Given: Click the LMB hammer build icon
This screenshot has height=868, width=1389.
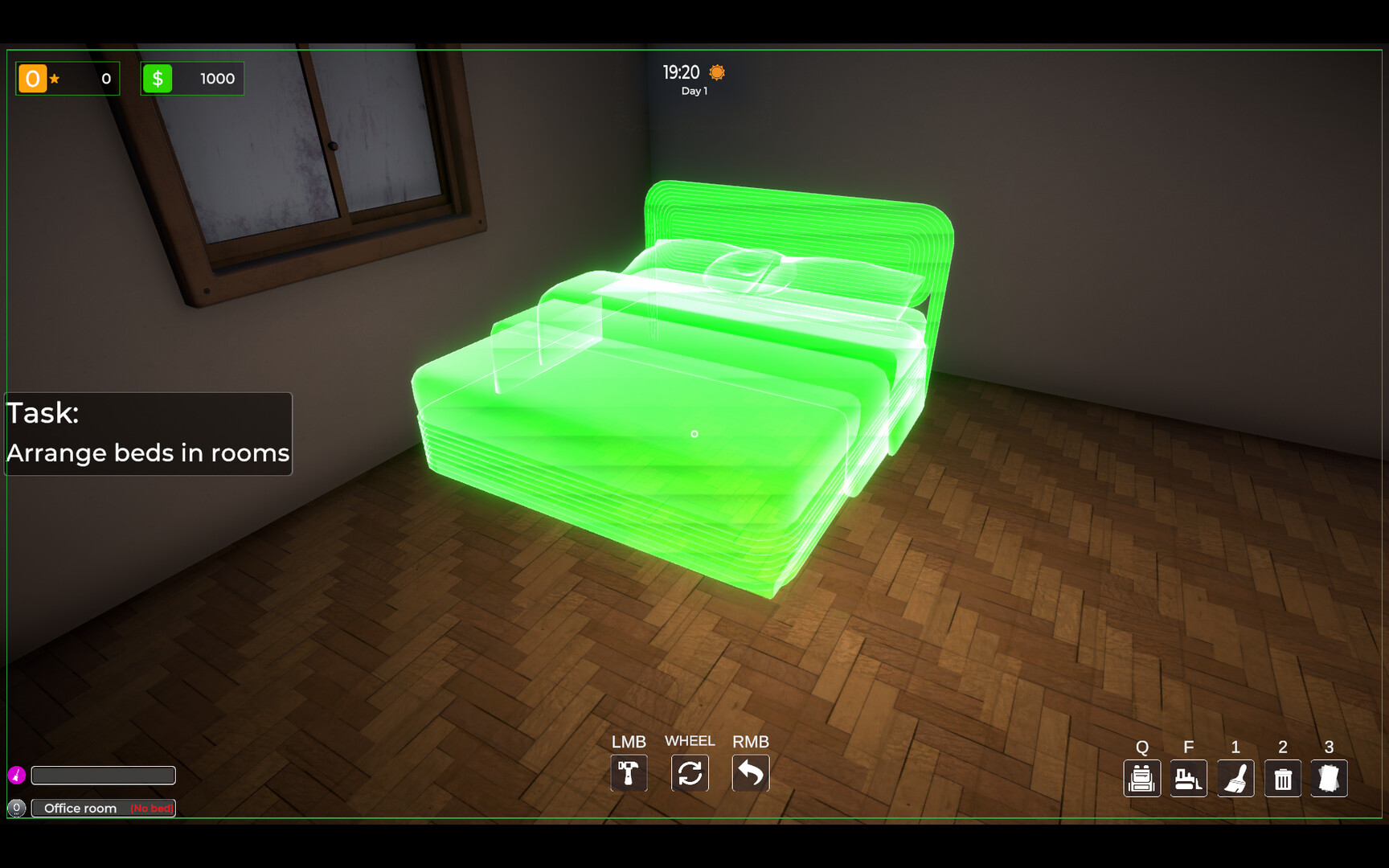Looking at the screenshot, I should (x=629, y=773).
